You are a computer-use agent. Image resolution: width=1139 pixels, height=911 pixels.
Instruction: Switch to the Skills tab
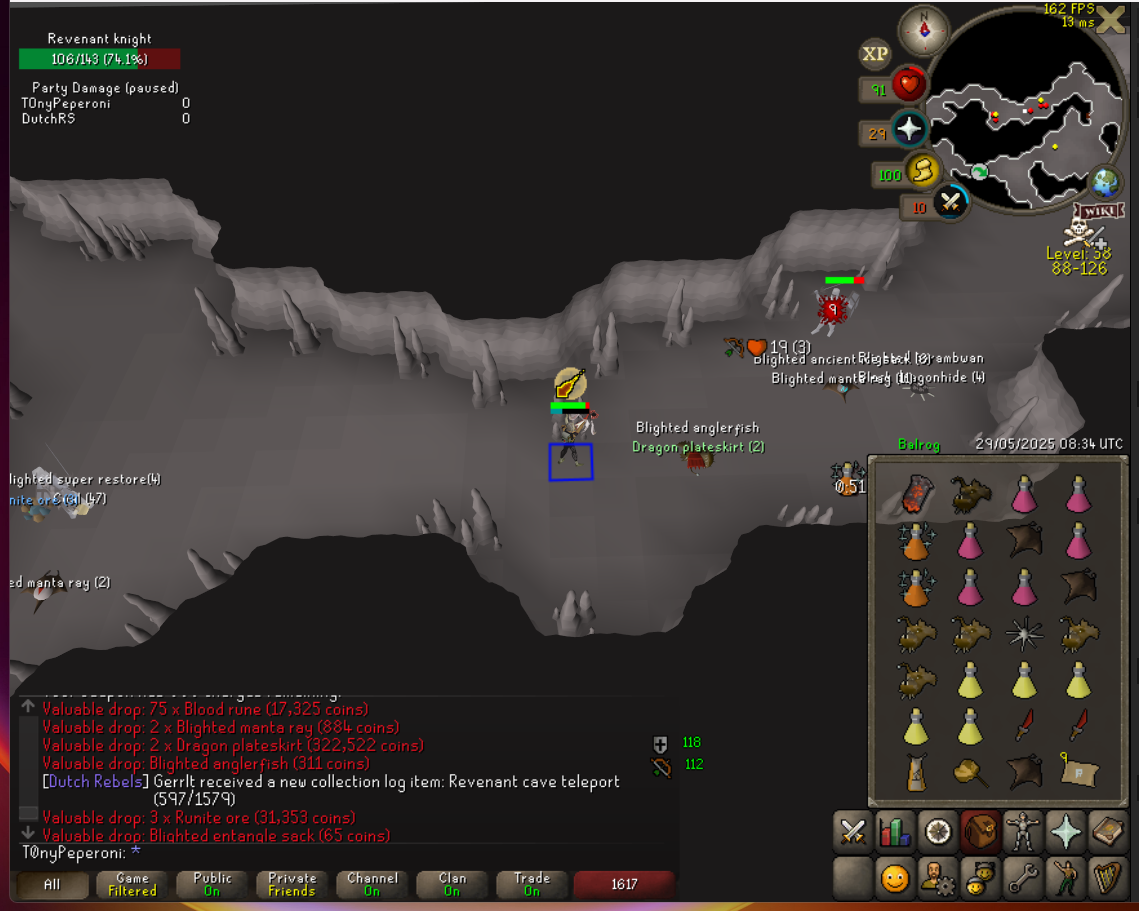pos(895,831)
